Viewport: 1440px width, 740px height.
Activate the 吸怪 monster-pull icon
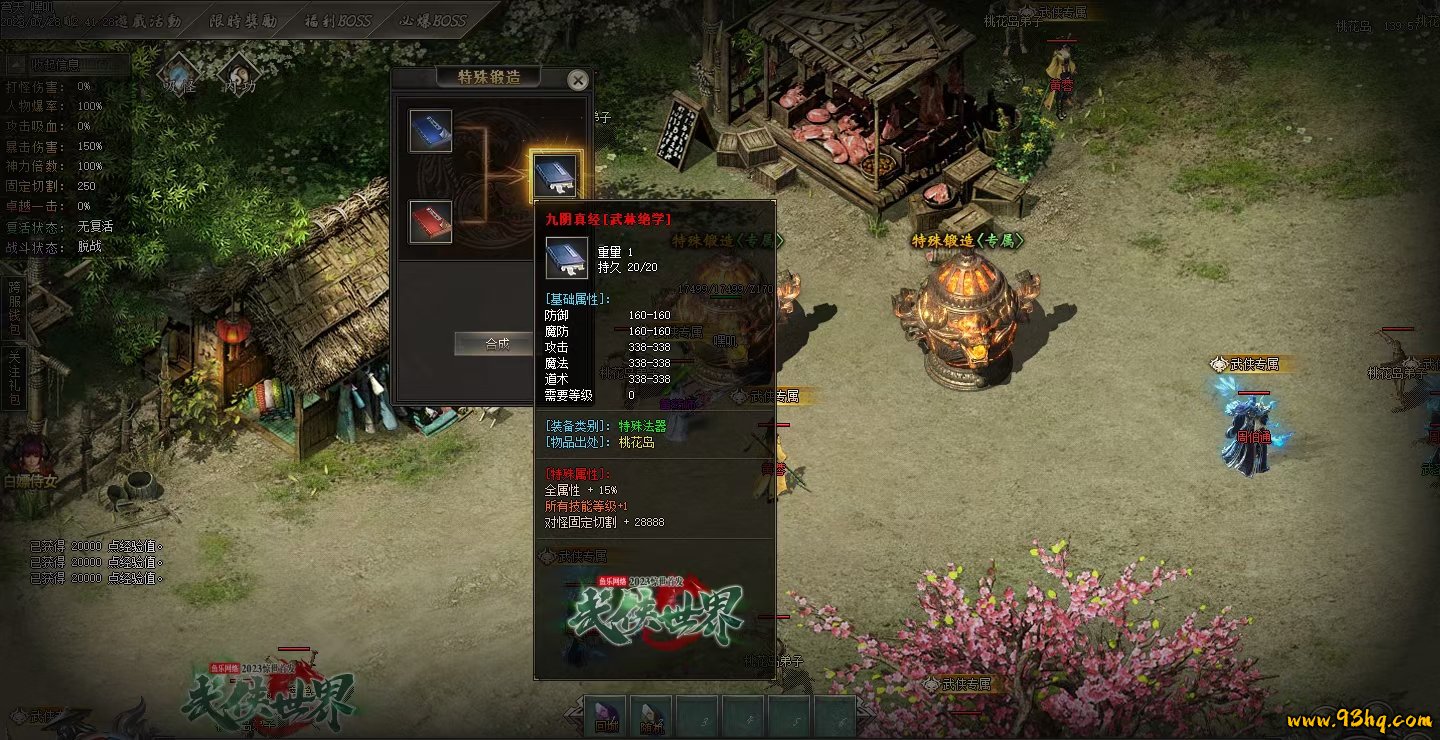[181, 74]
